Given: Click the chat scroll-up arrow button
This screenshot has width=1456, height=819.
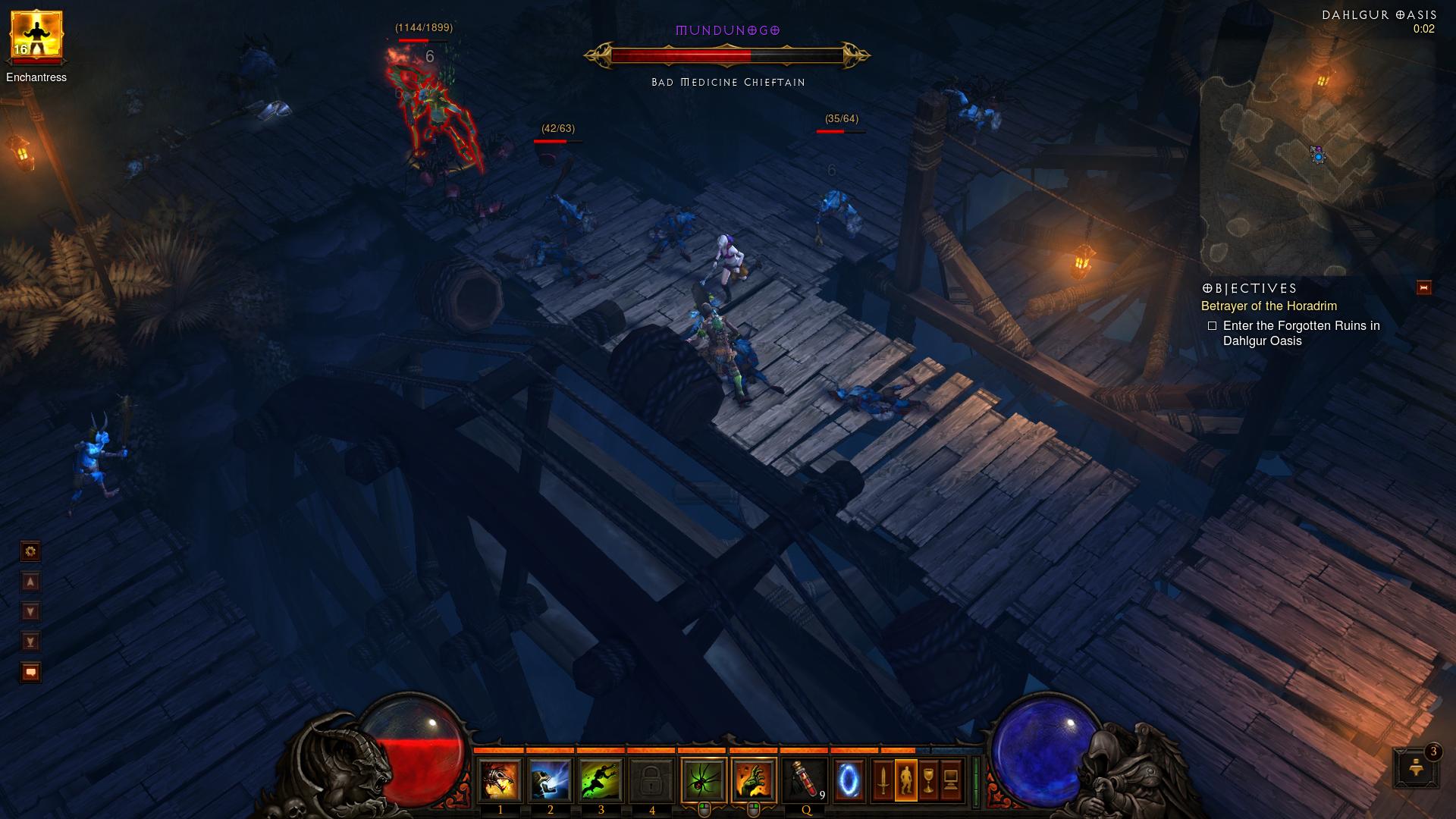Looking at the screenshot, I should coord(30,582).
